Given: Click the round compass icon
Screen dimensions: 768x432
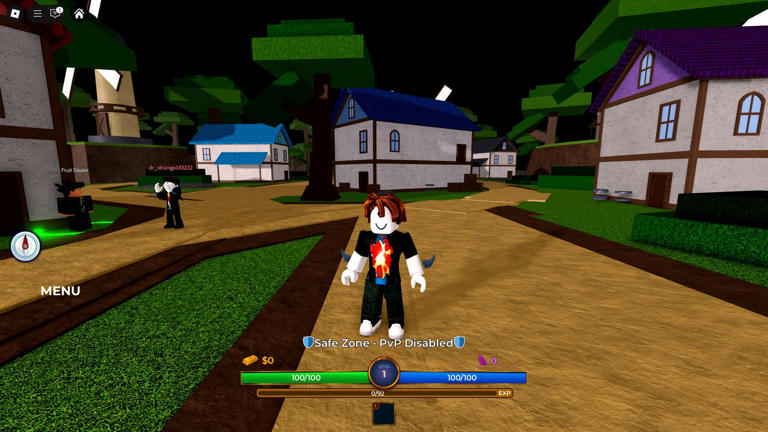Looking at the screenshot, I should [x=25, y=246].
